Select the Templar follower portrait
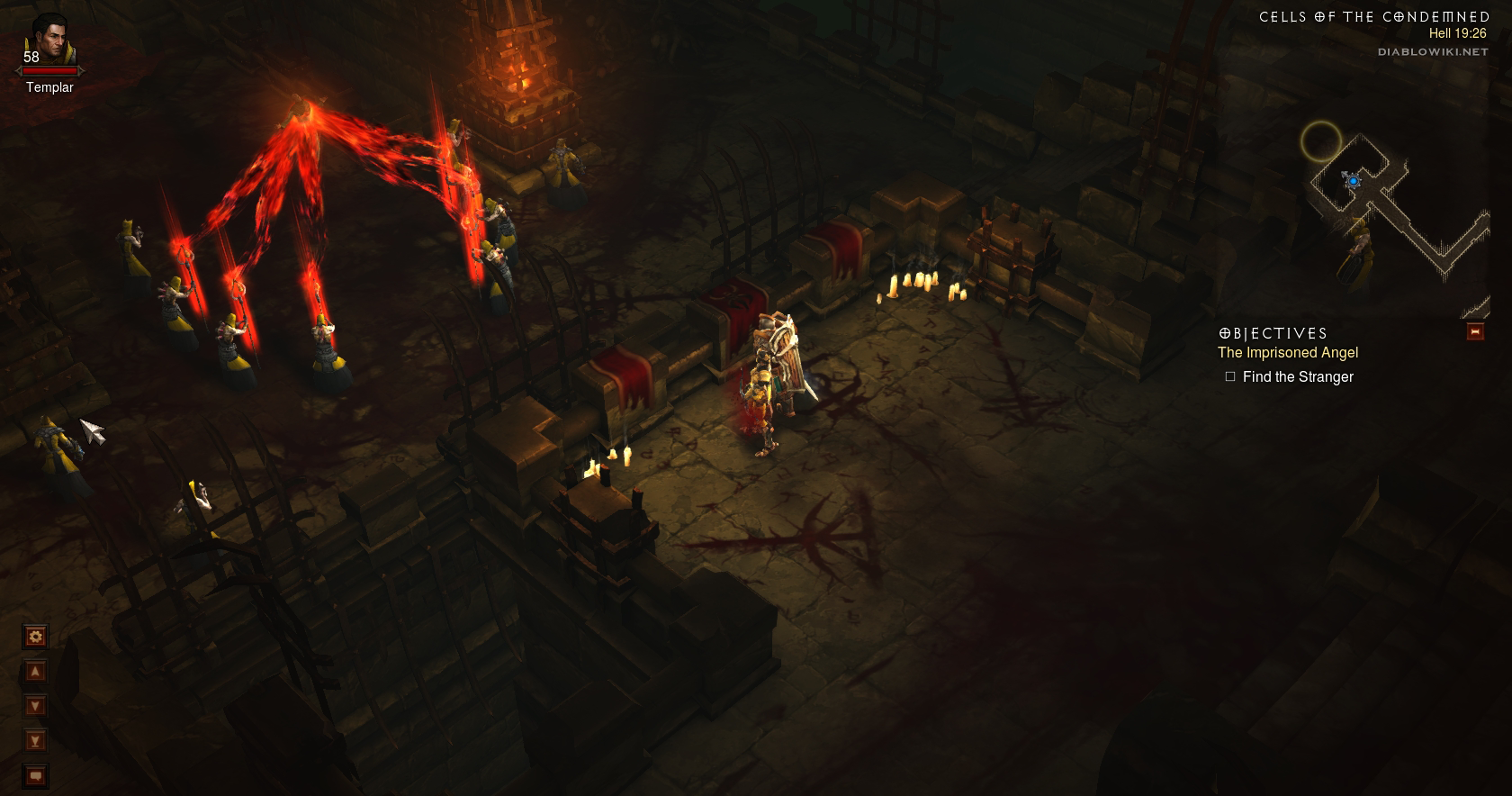This screenshot has width=1512, height=796. coord(49,41)
